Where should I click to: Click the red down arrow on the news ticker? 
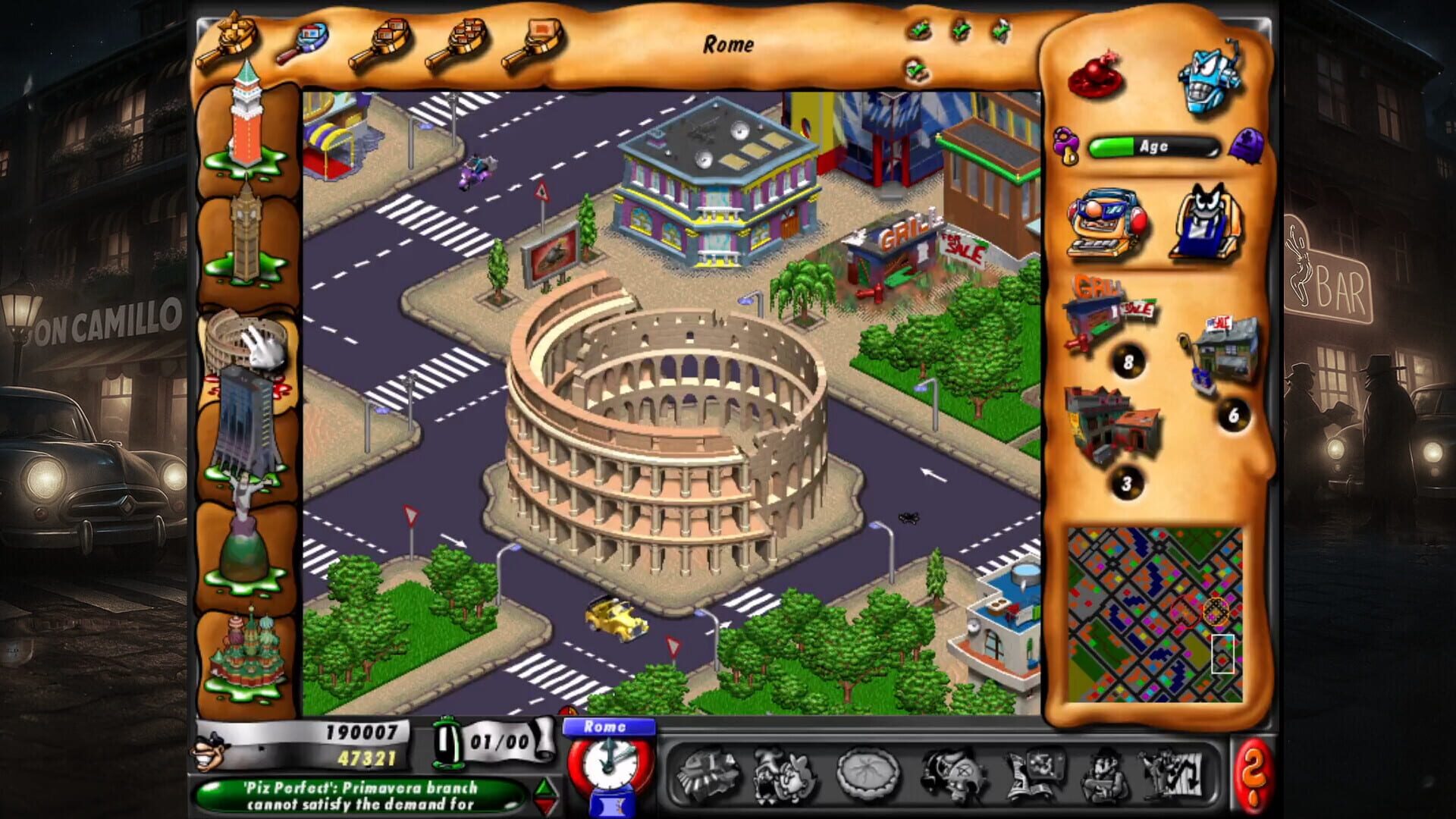[544, 805]
